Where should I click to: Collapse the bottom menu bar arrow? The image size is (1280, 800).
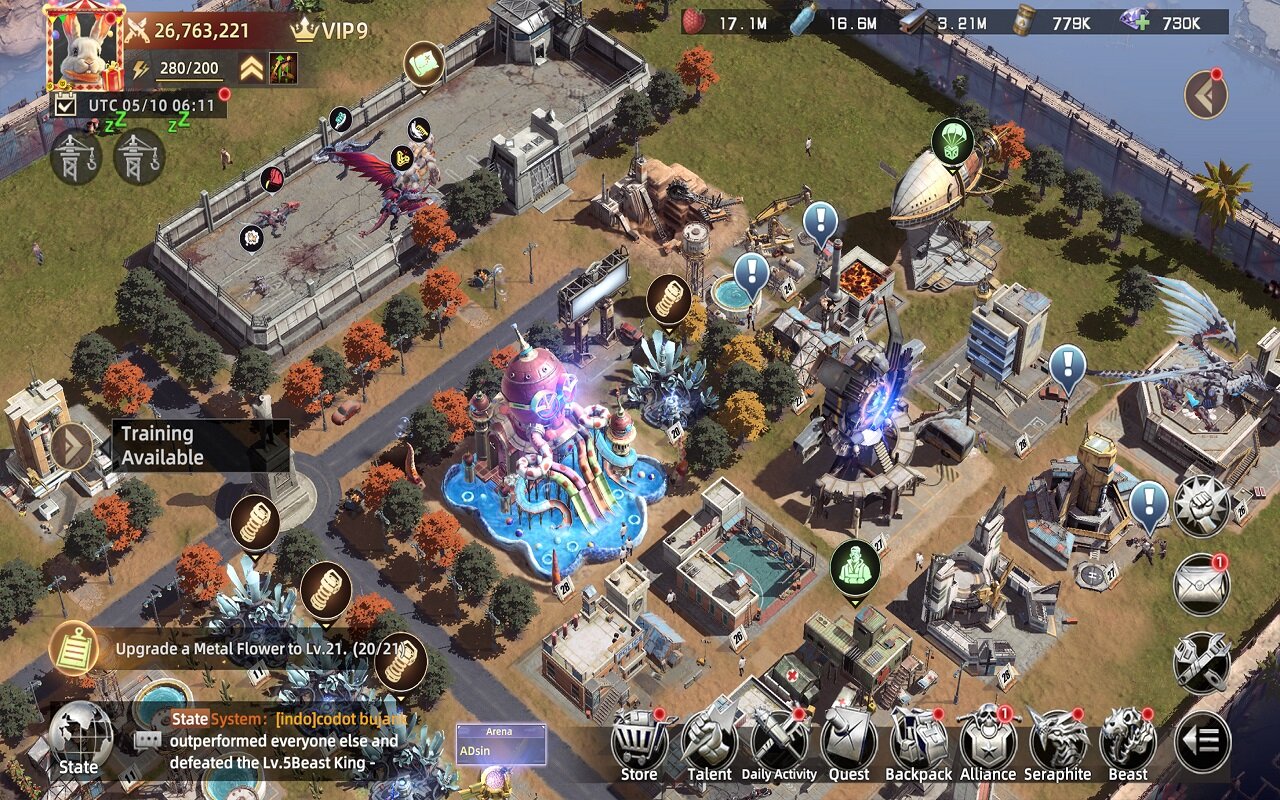(1202, 741)
